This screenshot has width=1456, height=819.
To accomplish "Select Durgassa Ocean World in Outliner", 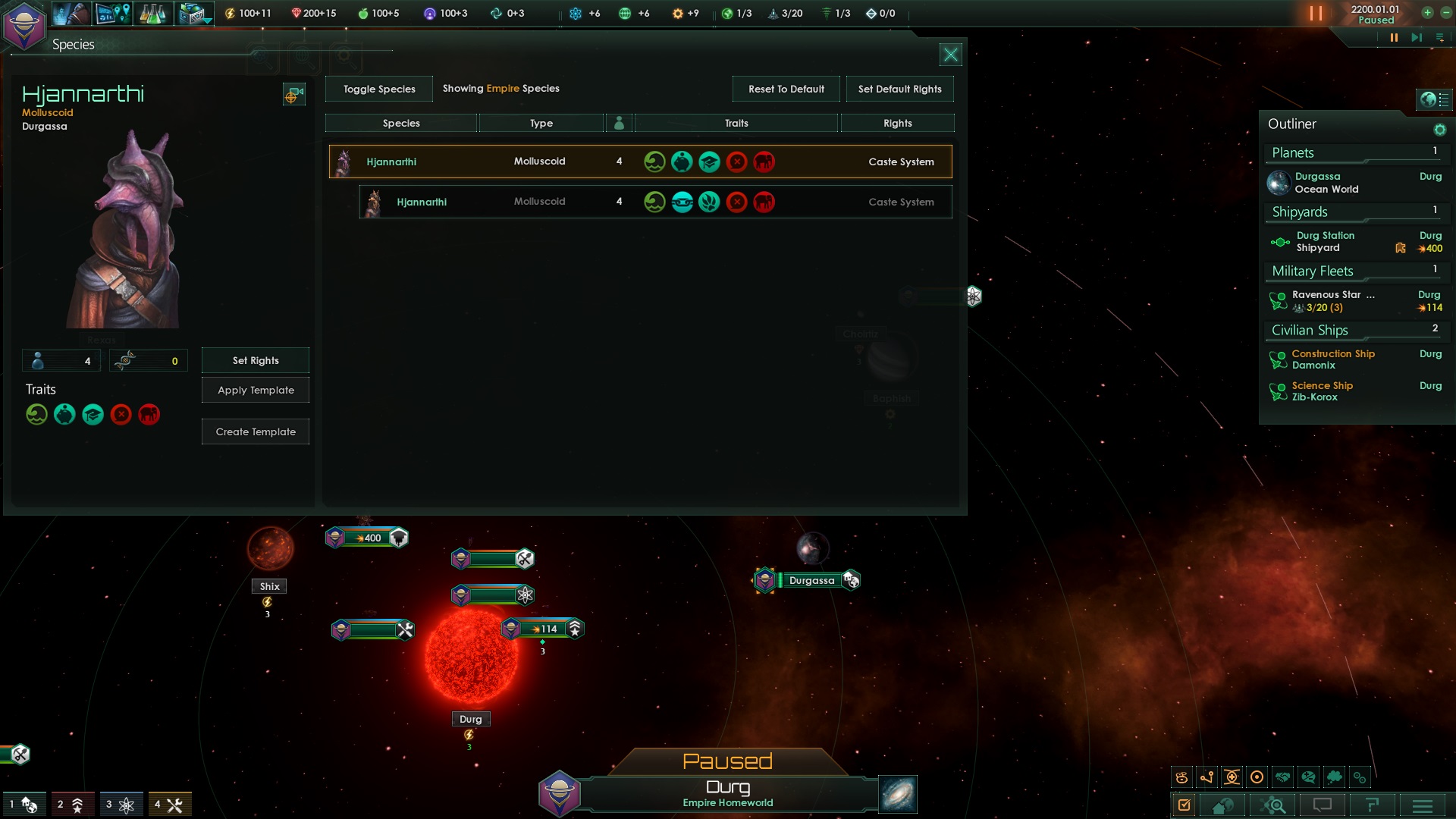I will tap(1326, 183).
